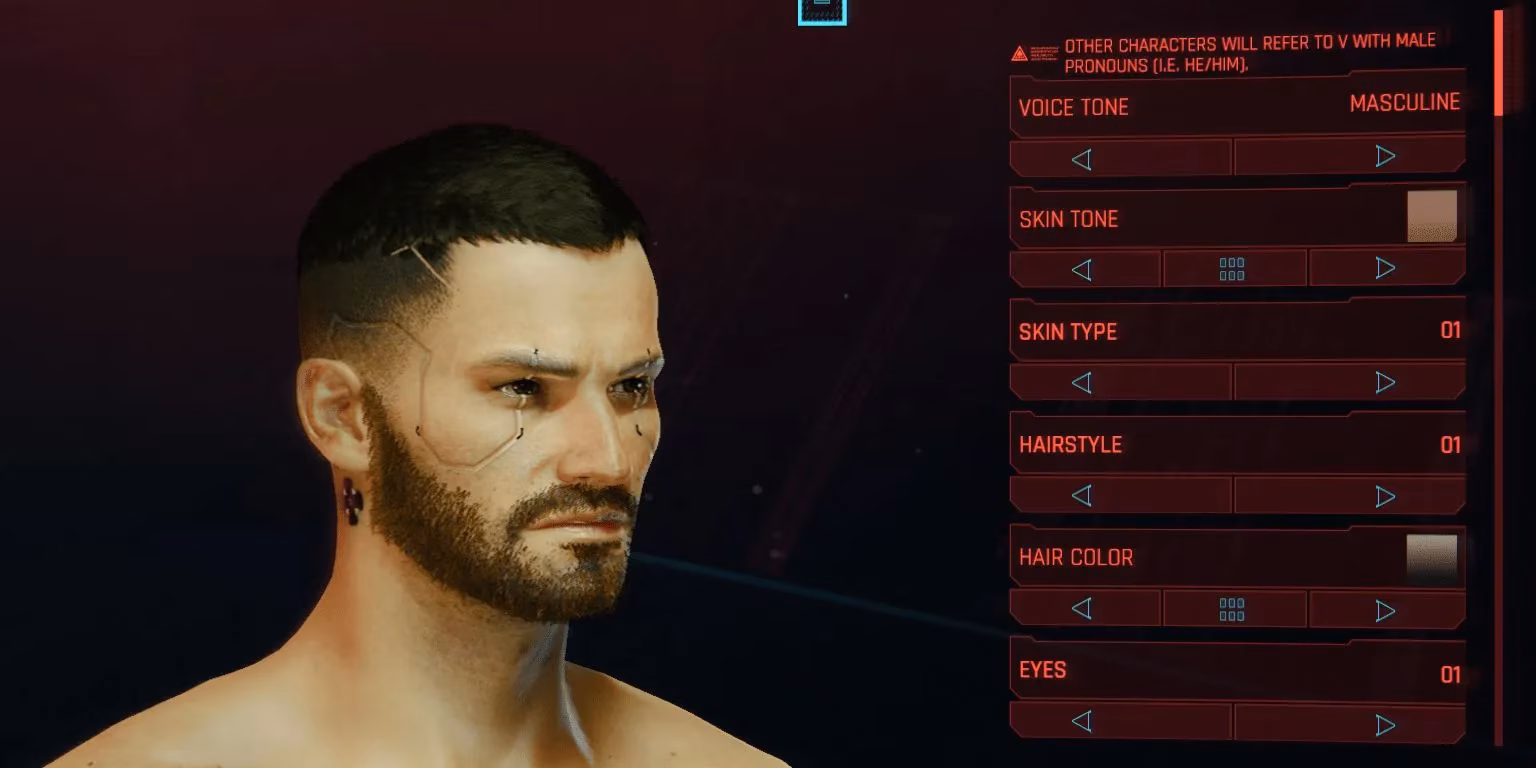Click the left arrow under Skin Type
This screenshot has width=1536, height=768.
pyautogui.click(x=1080, y=381)
